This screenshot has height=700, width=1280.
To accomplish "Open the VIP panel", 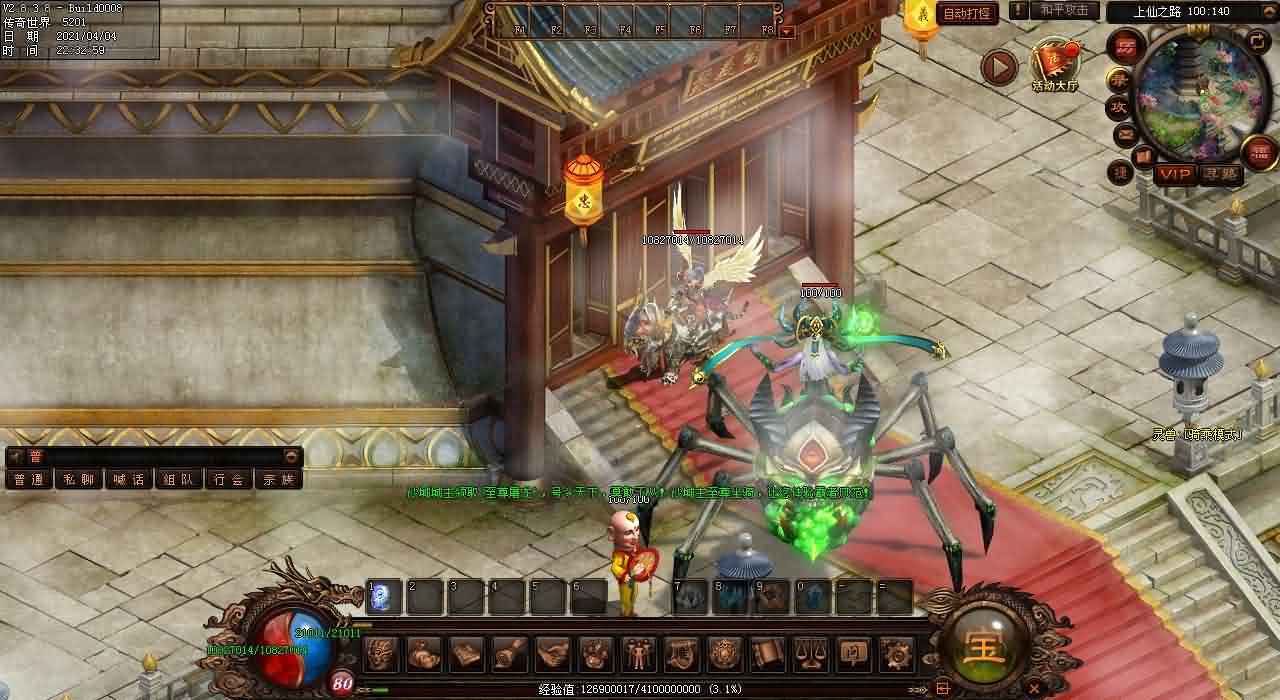I will click(1175, 174).
